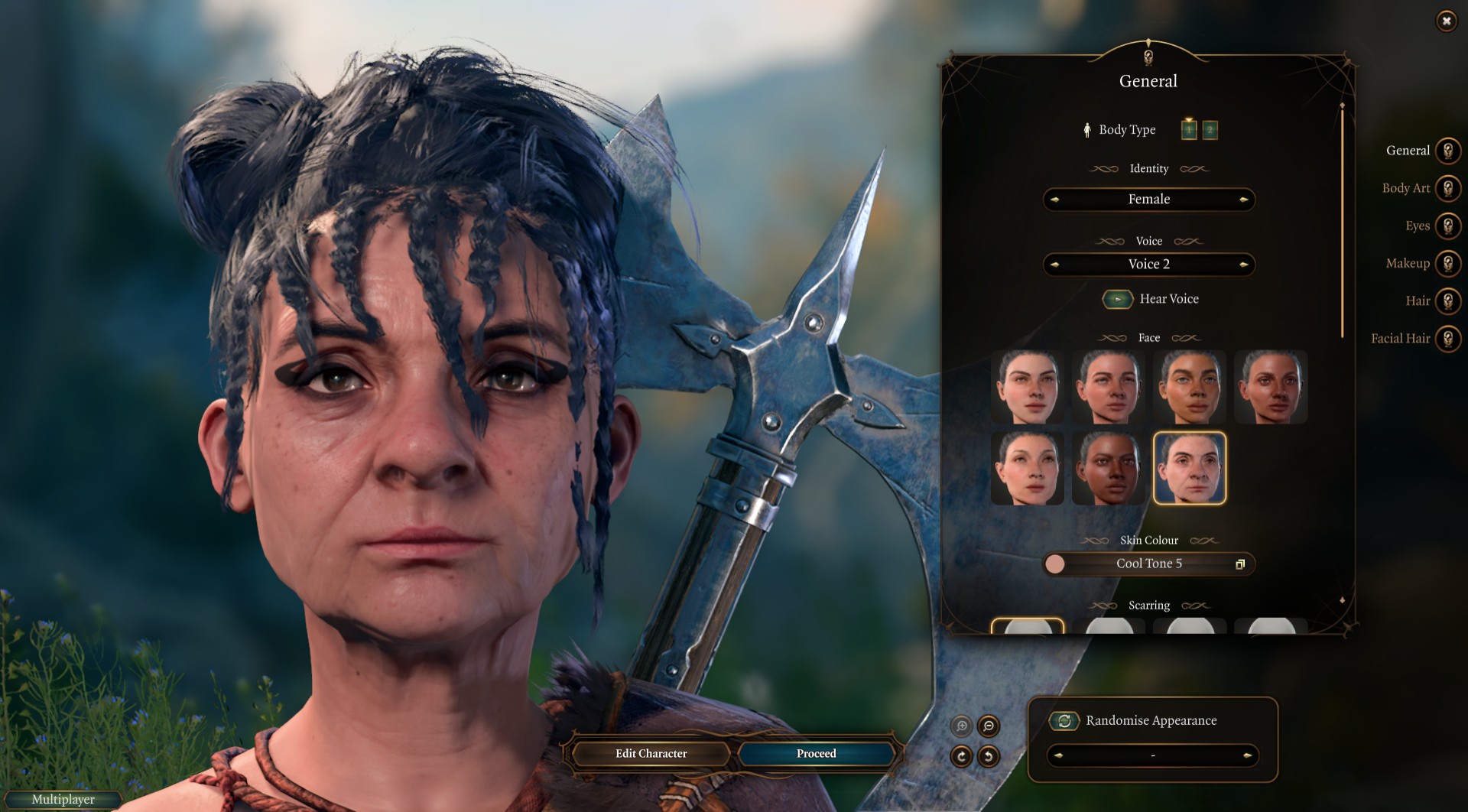Viewport: 1468px width, 812px height.
Task: Zoom out the character camera
Action: pyautogui.click(x=989, y=726)
